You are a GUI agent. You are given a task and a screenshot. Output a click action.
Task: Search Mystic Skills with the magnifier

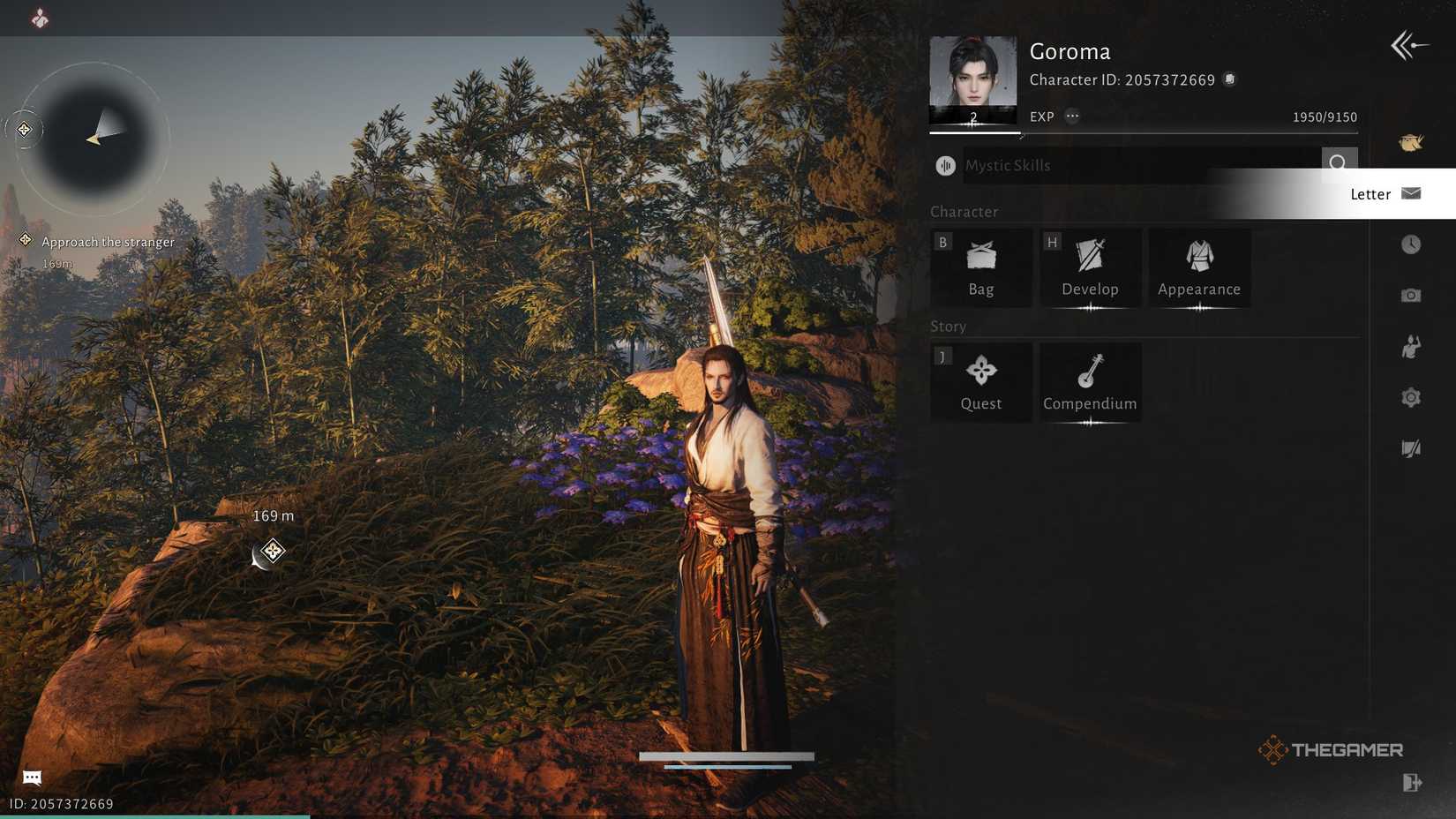click(1339, 164)
